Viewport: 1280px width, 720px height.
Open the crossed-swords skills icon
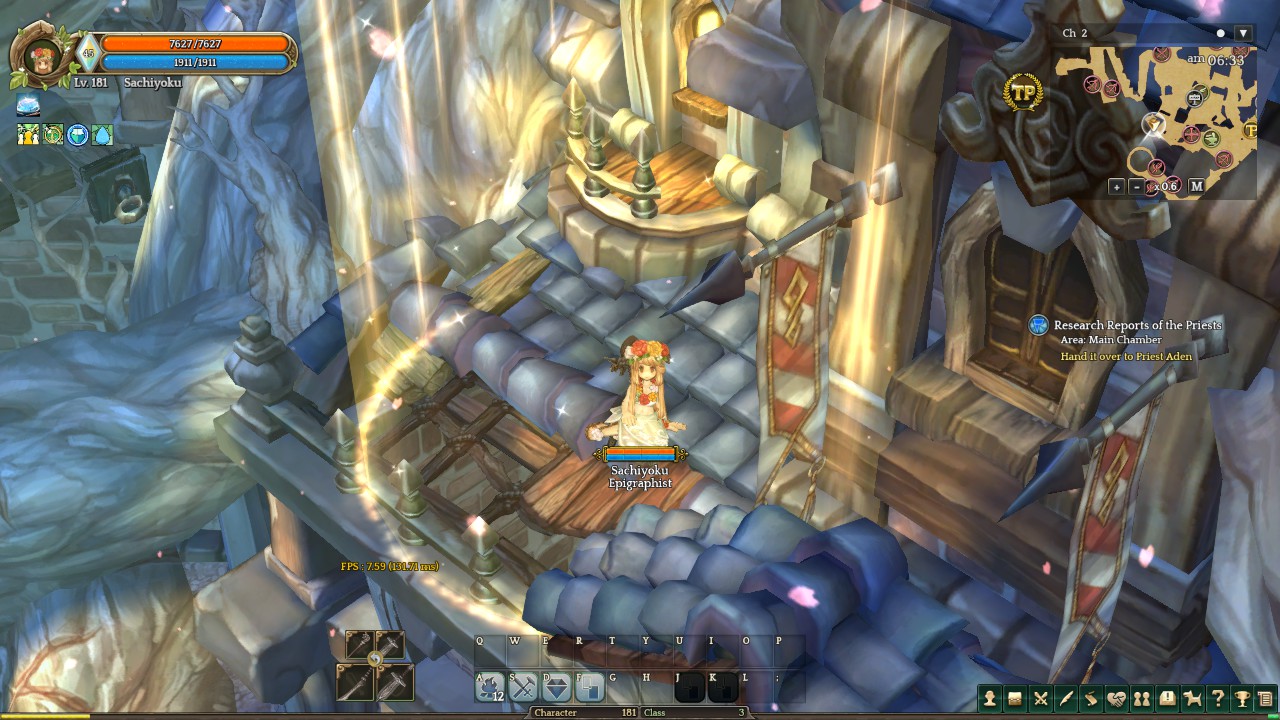1041,698
